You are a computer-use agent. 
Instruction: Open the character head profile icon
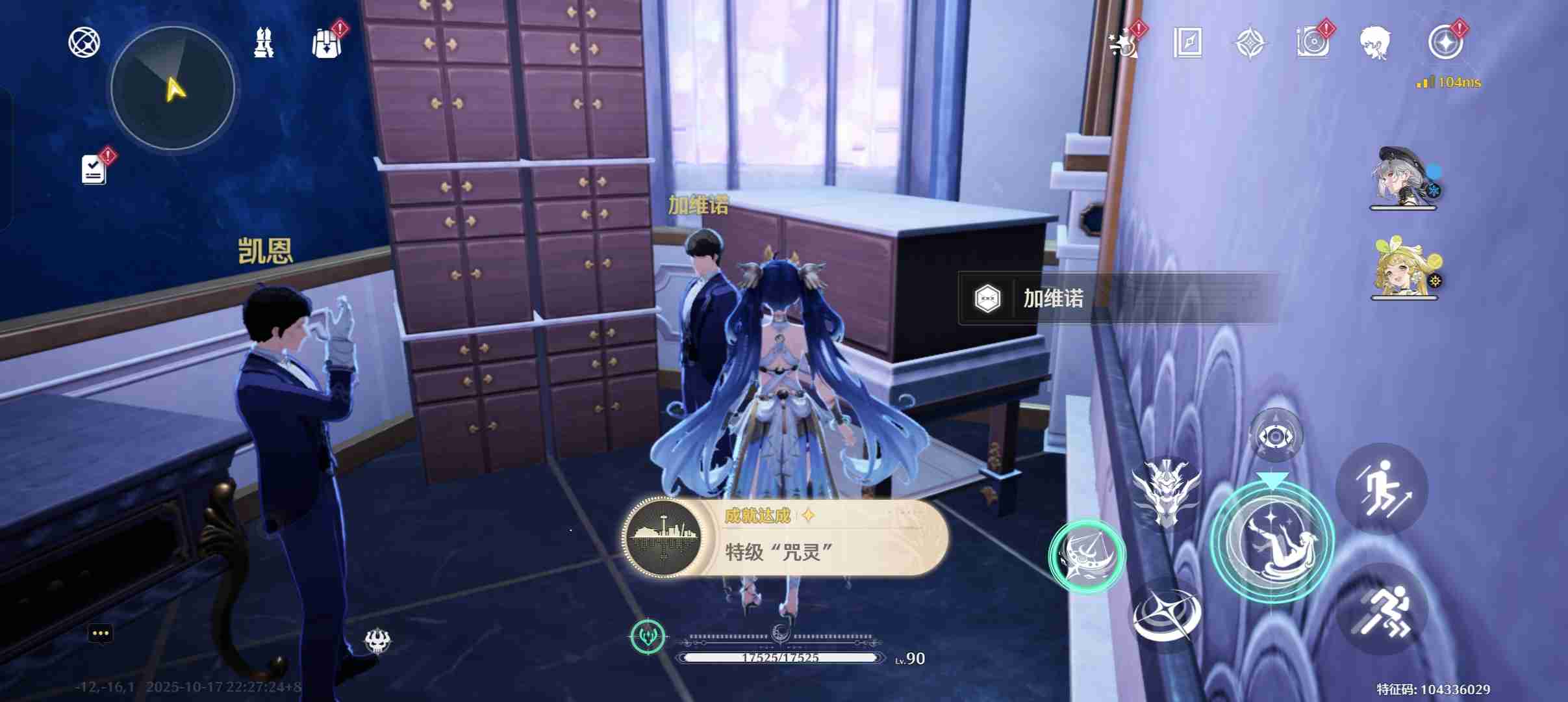(1380, 43)
